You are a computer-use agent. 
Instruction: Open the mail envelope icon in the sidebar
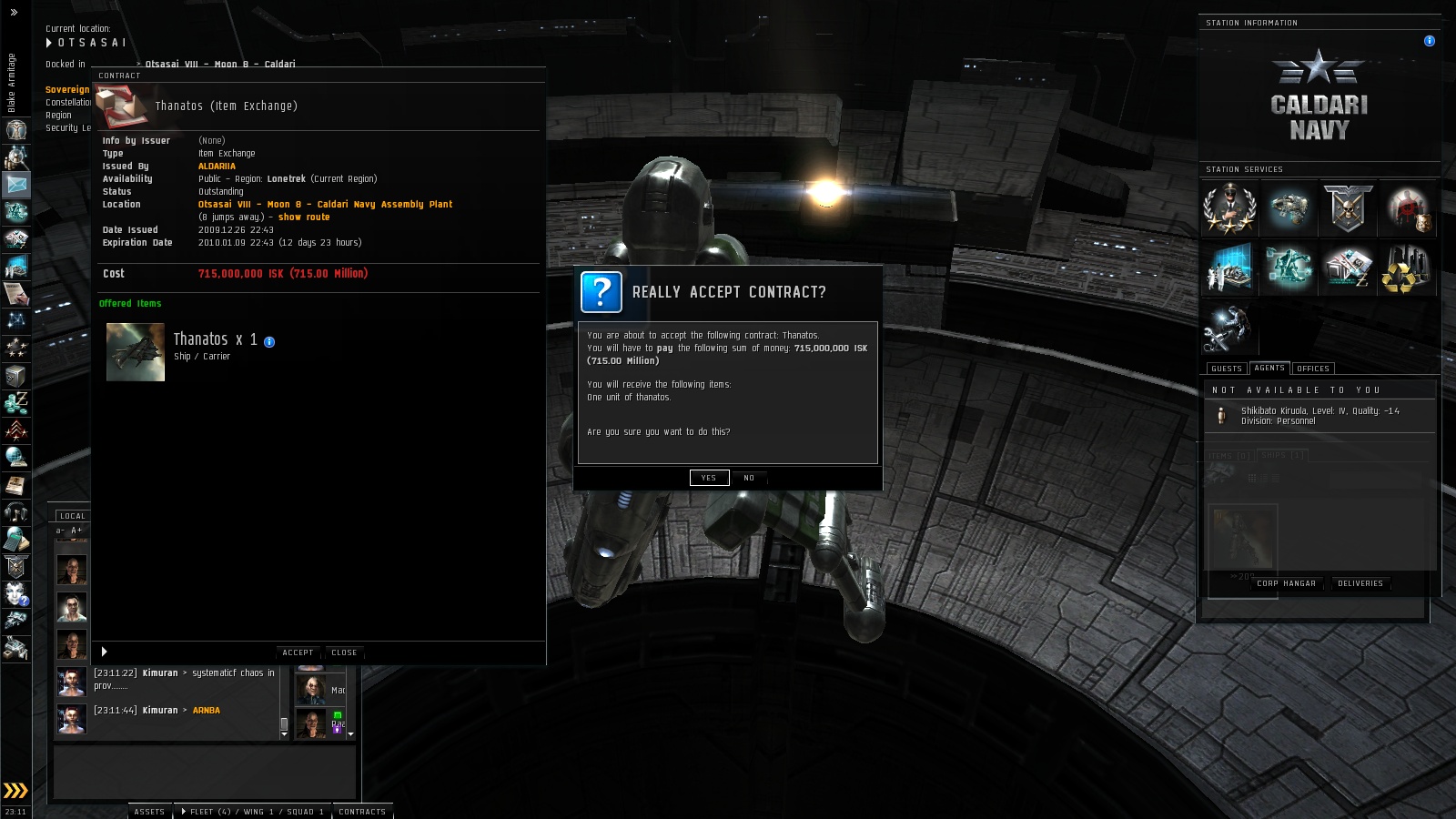click(x=16, y=185)
